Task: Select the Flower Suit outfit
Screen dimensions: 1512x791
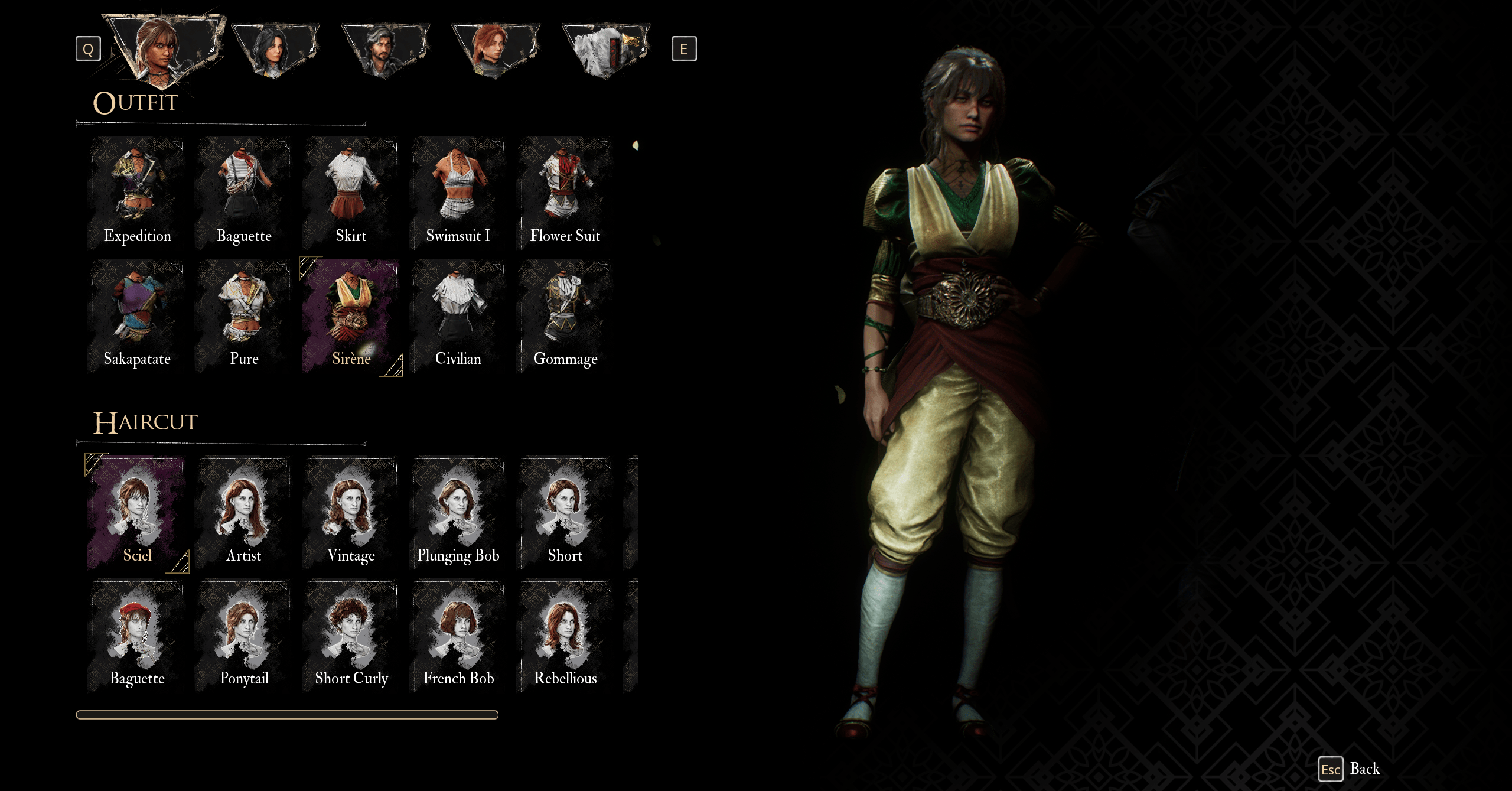Action: click(x=565, y=193)
